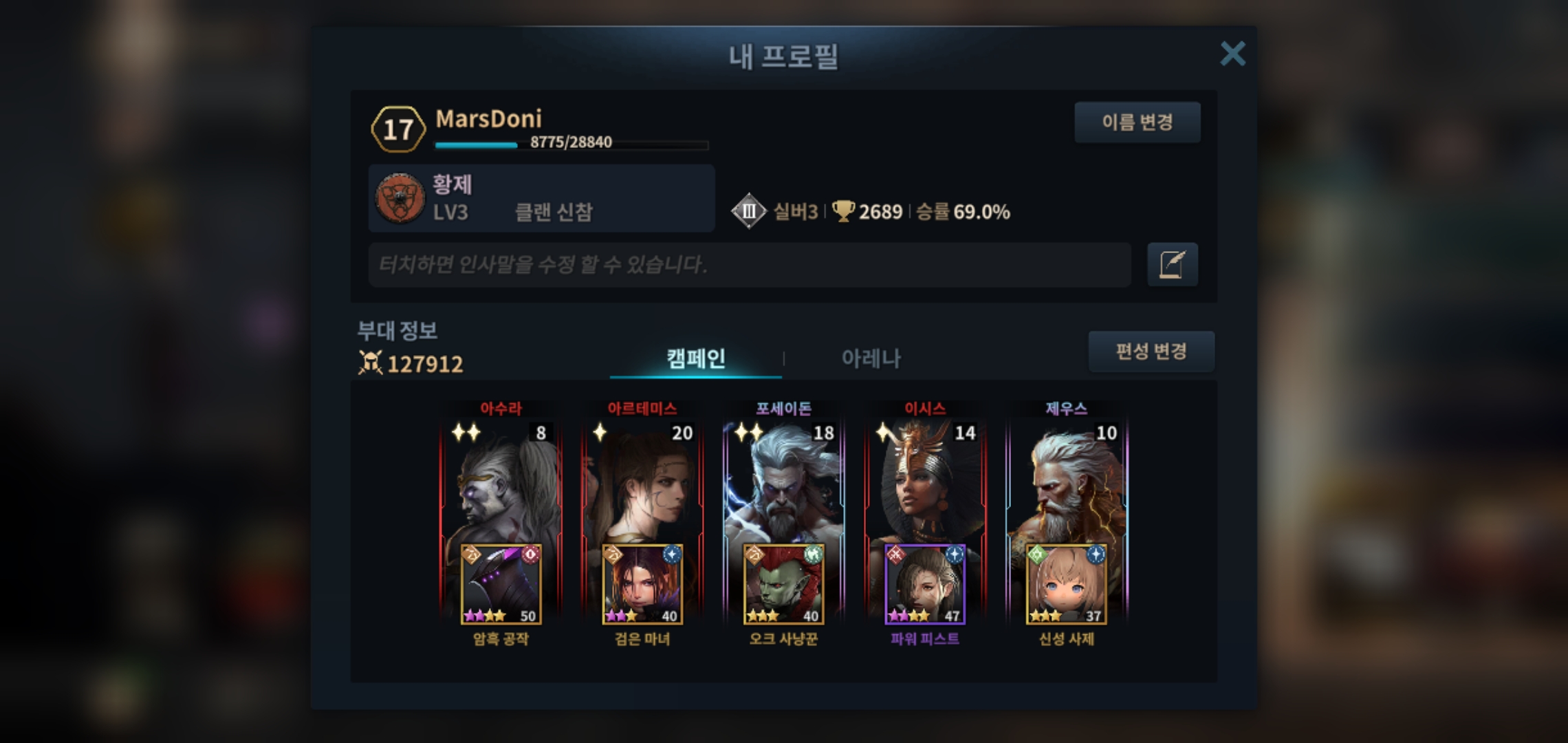
Task: Click the 실버3 rank badge icon
Action: [748, 211]
